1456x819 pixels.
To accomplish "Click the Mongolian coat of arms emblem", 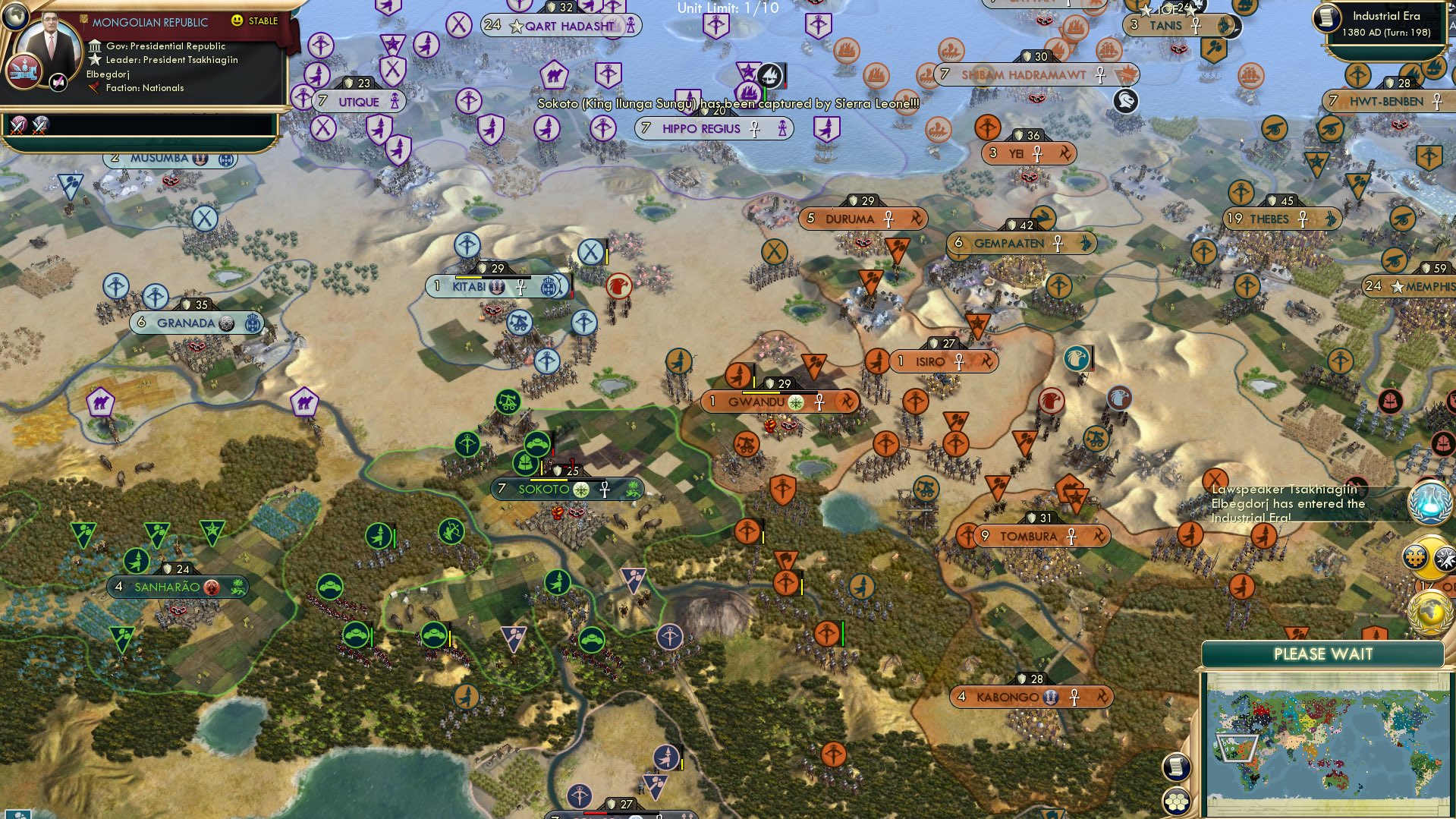I will tap(25, 70).
